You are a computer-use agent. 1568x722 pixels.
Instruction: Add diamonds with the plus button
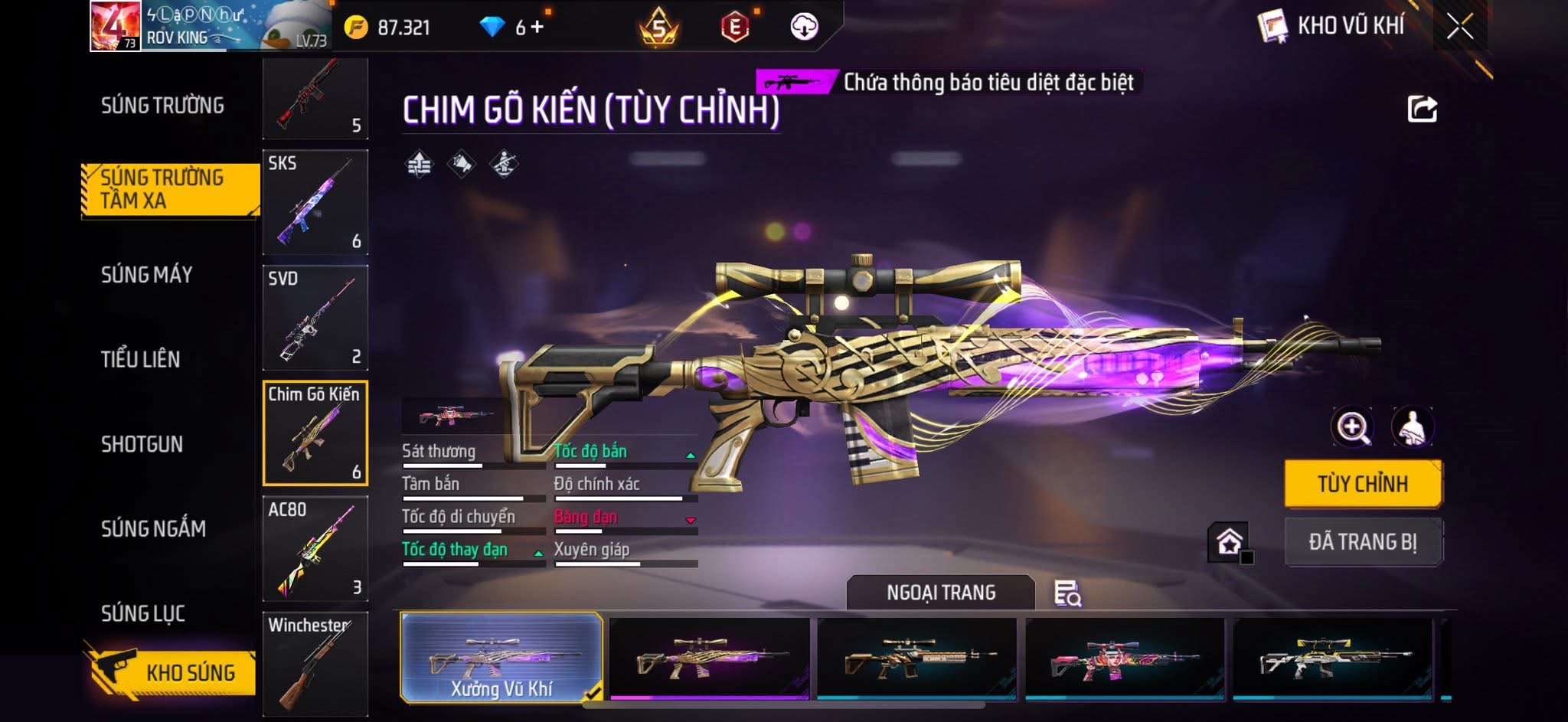point(537,28)
